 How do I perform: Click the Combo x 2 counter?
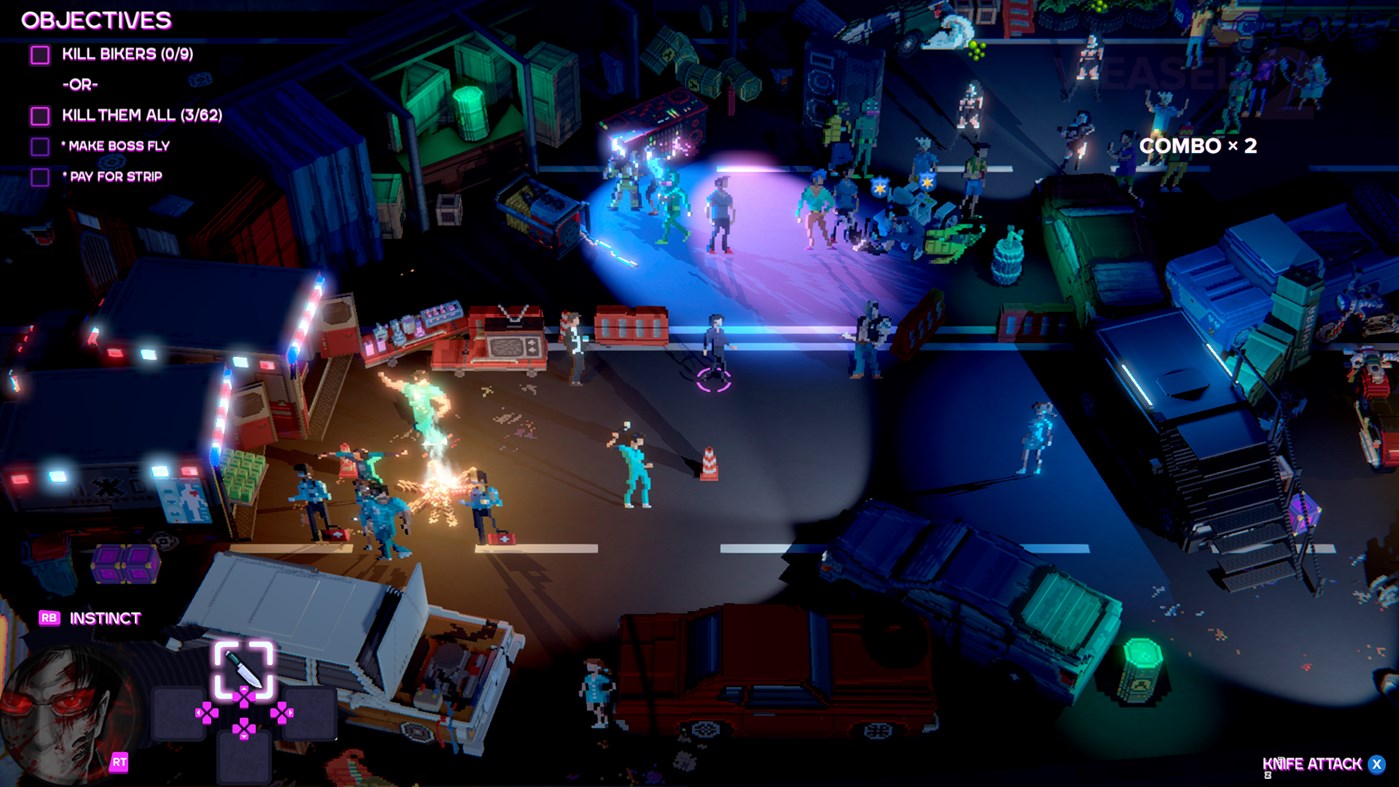[x=1198, y=145]
